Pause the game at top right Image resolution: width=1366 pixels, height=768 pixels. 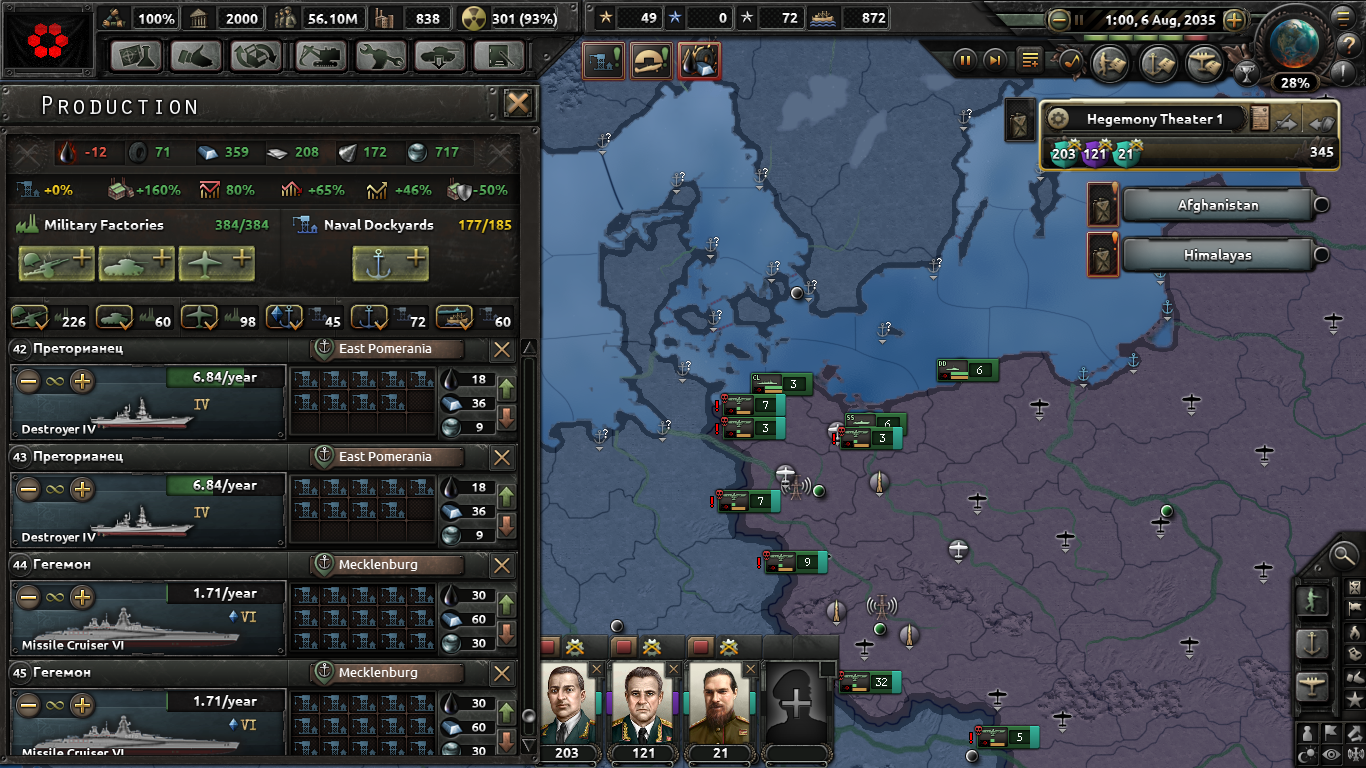pos(963,60)
